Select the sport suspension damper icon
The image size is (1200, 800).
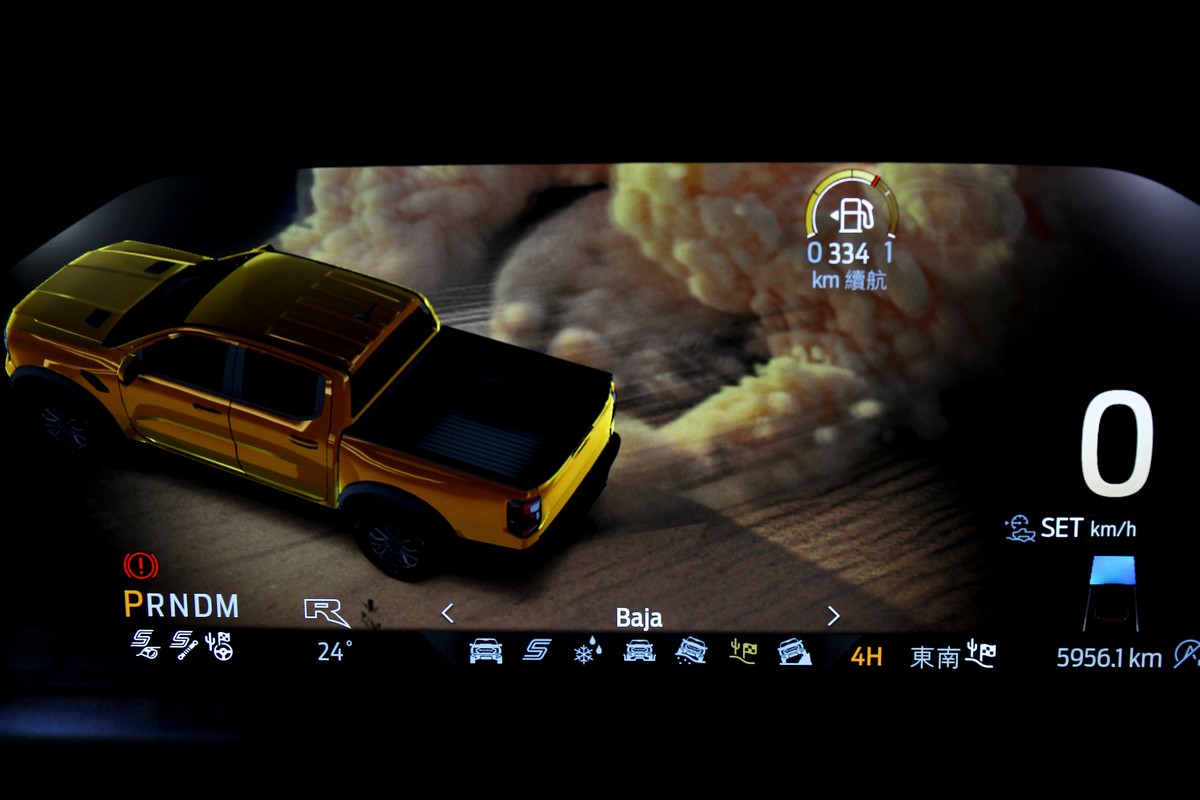[x=182, y=647]
